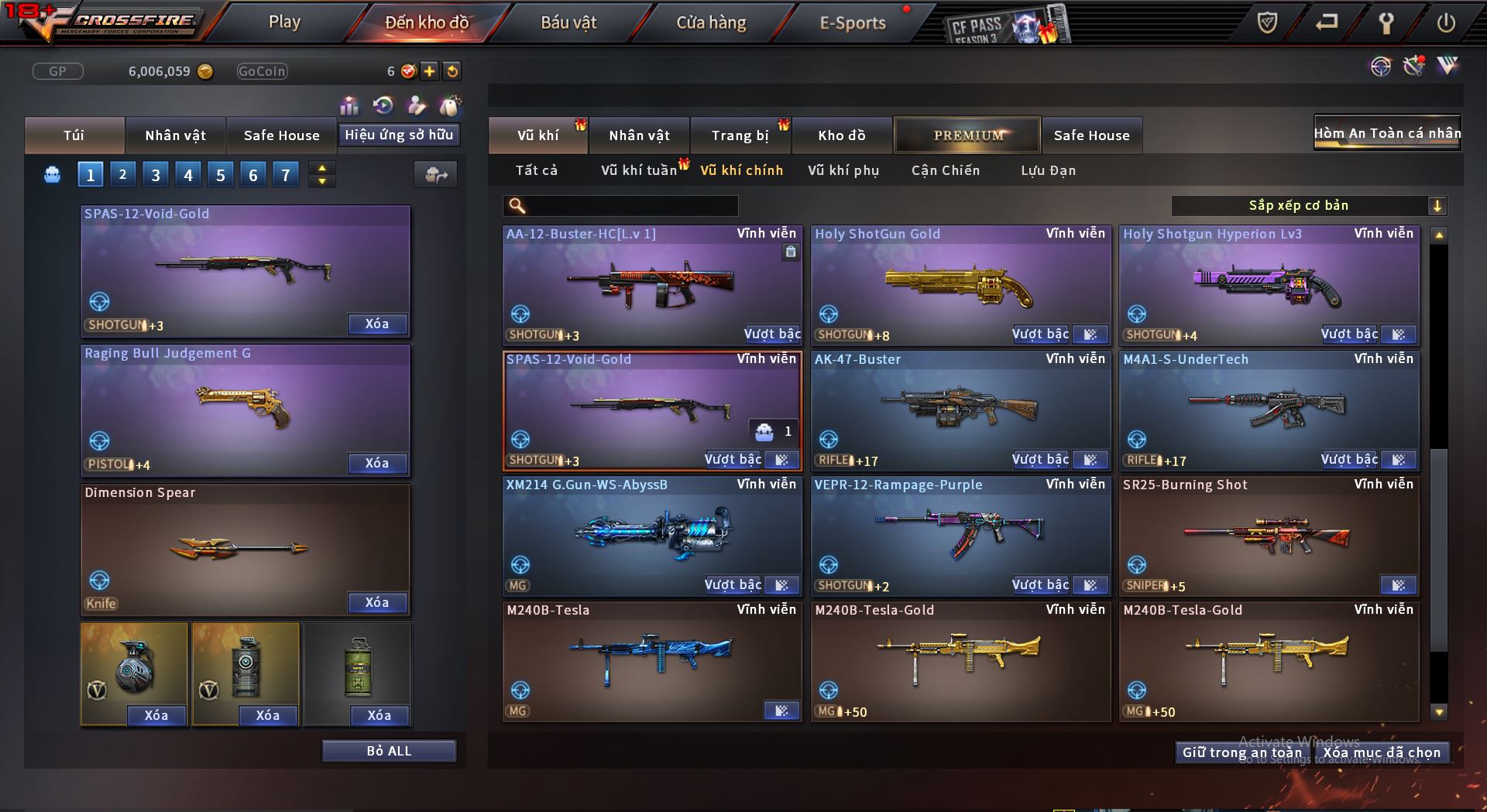
Task: Click Giữ trong an toàn button
Action: click(x=1241, y=752)
